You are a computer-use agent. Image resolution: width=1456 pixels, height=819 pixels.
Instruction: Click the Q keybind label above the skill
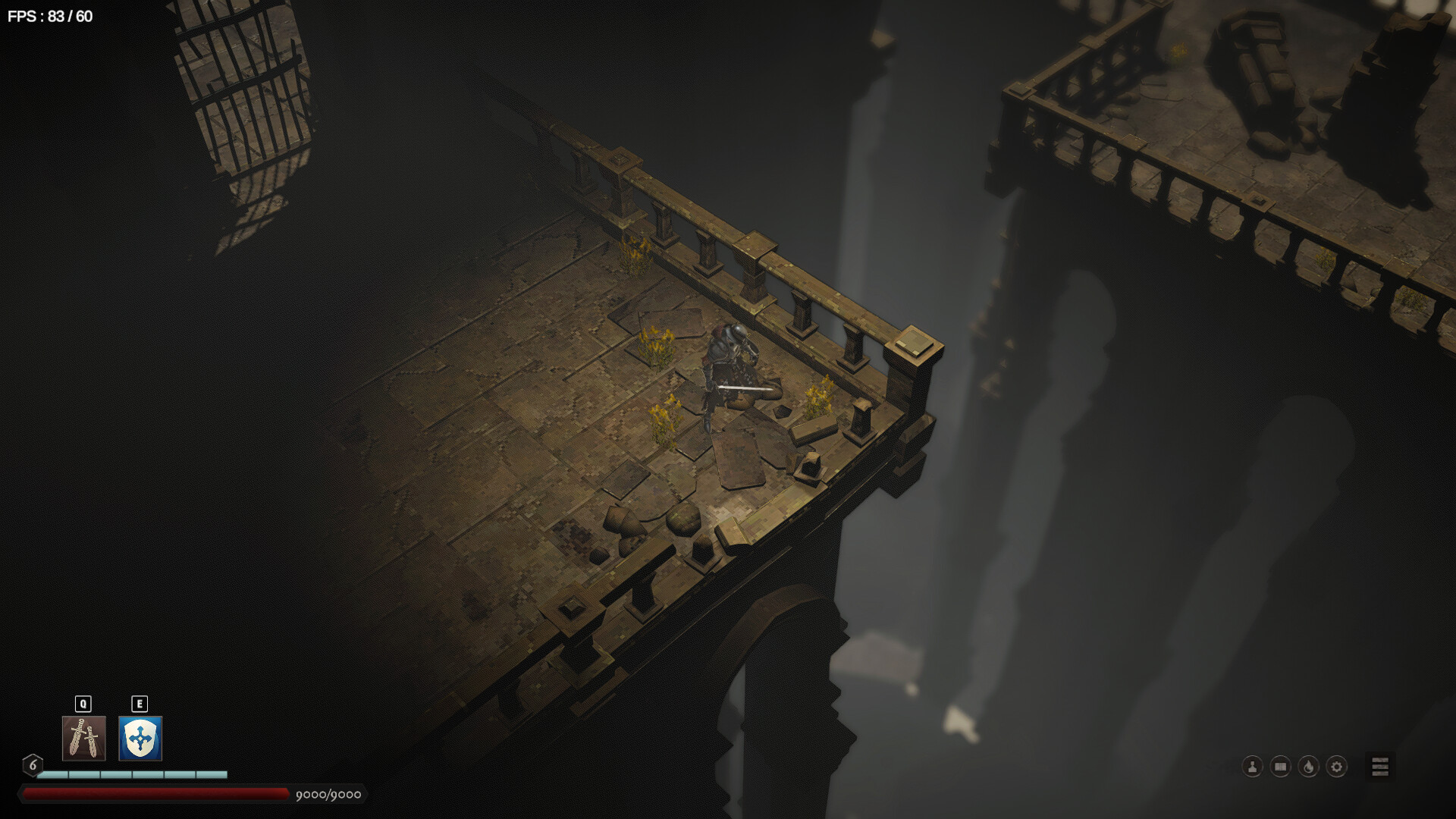click(x=82, y=703)
